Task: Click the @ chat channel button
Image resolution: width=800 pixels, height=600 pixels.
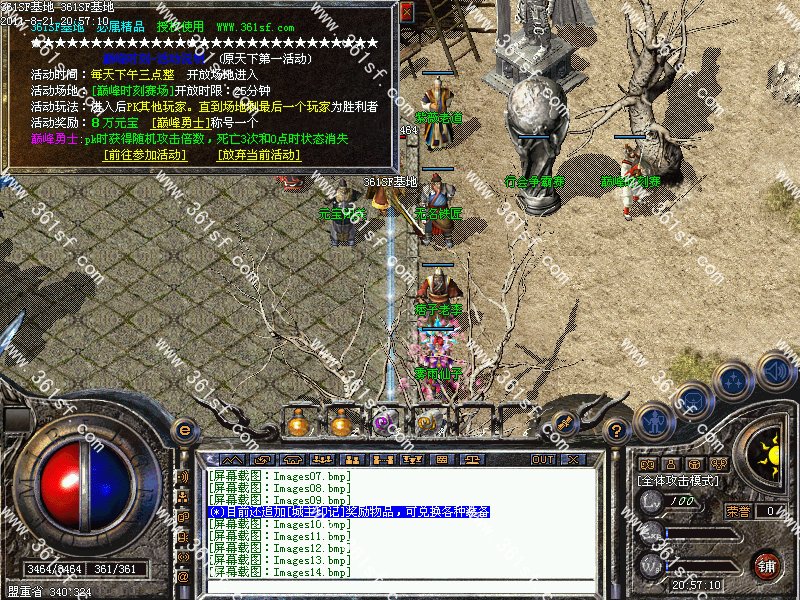Action: point(184,577)
